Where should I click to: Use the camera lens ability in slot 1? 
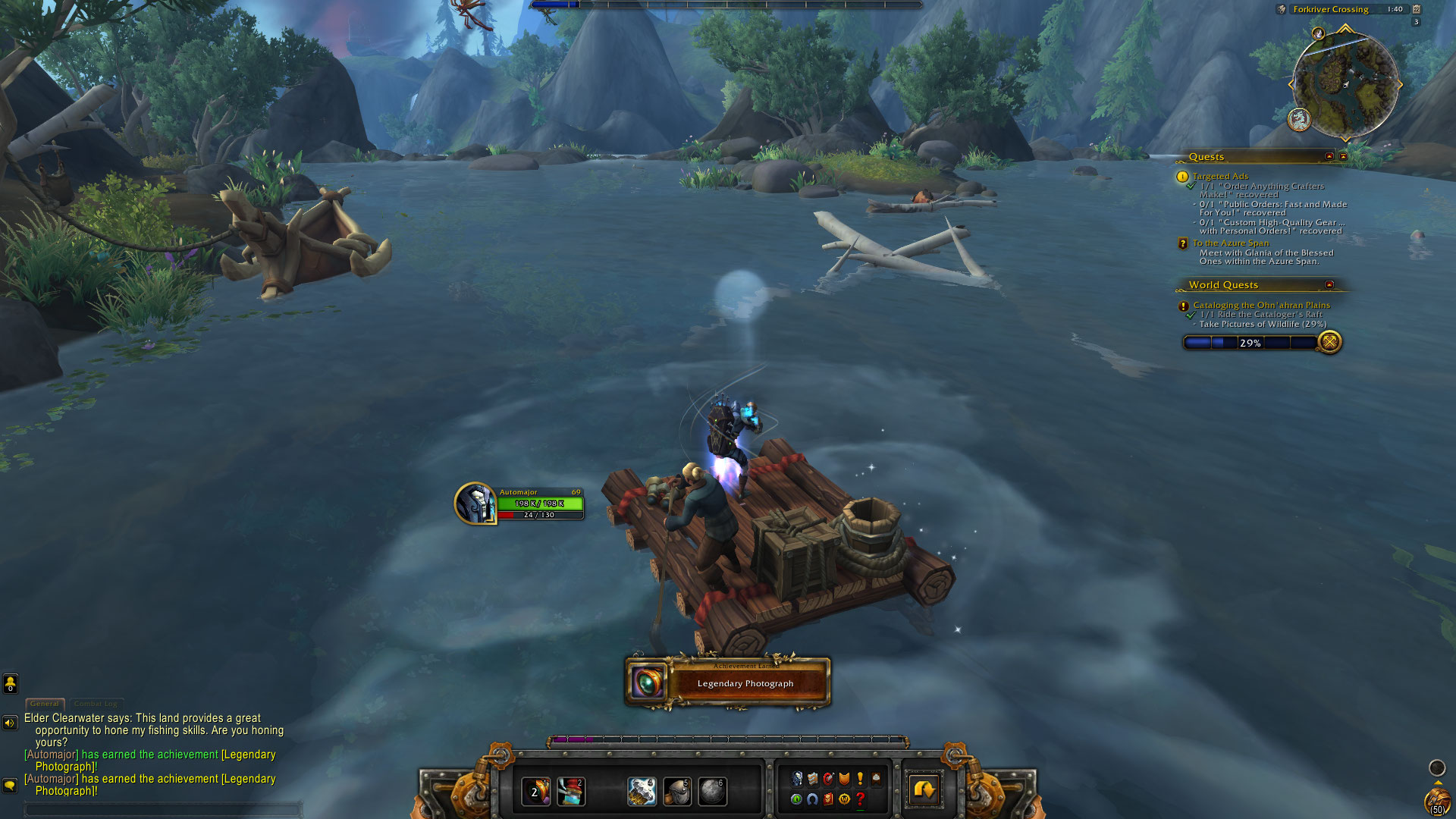(535, 792)
